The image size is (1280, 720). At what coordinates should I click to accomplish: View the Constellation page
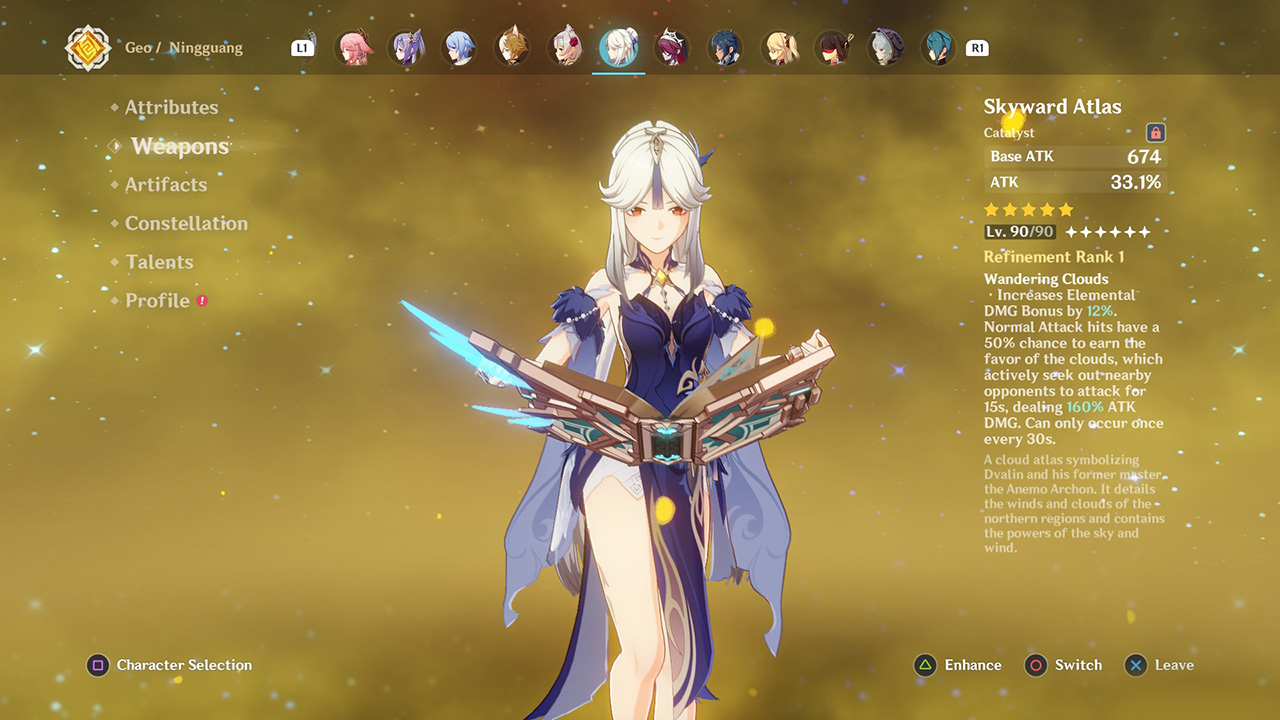[x=186, y=223]
